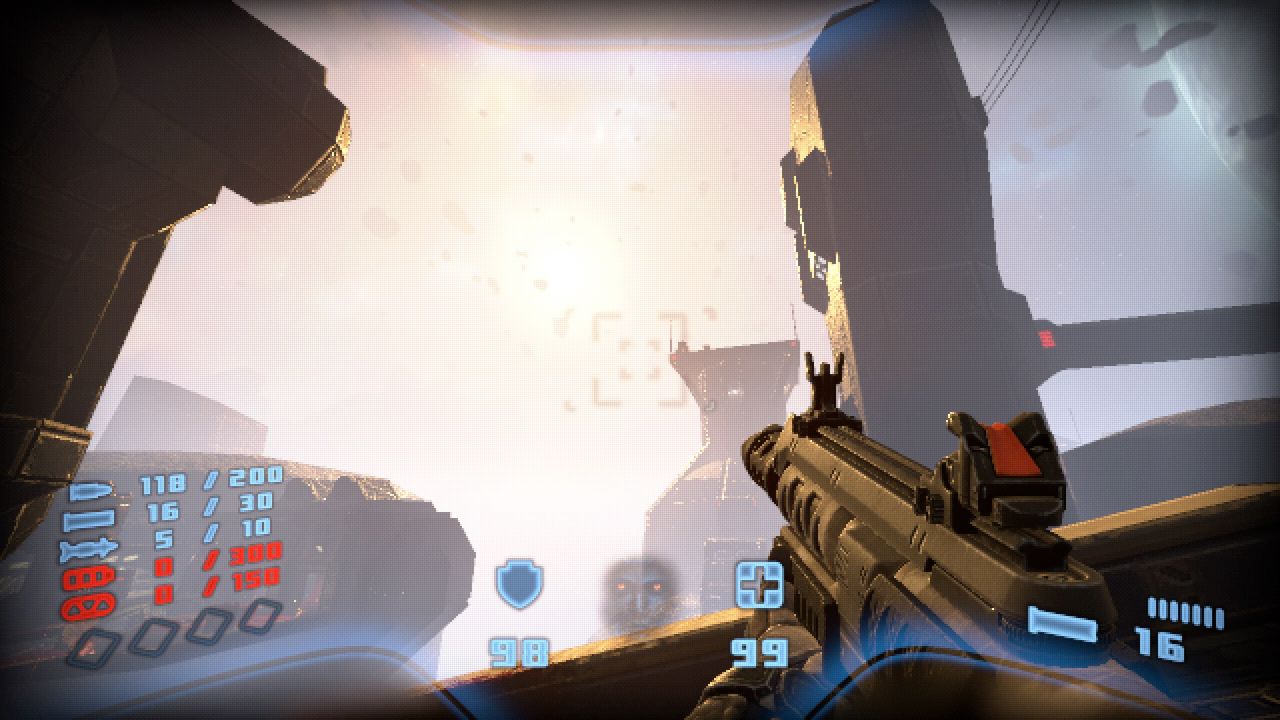
Task: Select the player face portrait
Action: 638,588
